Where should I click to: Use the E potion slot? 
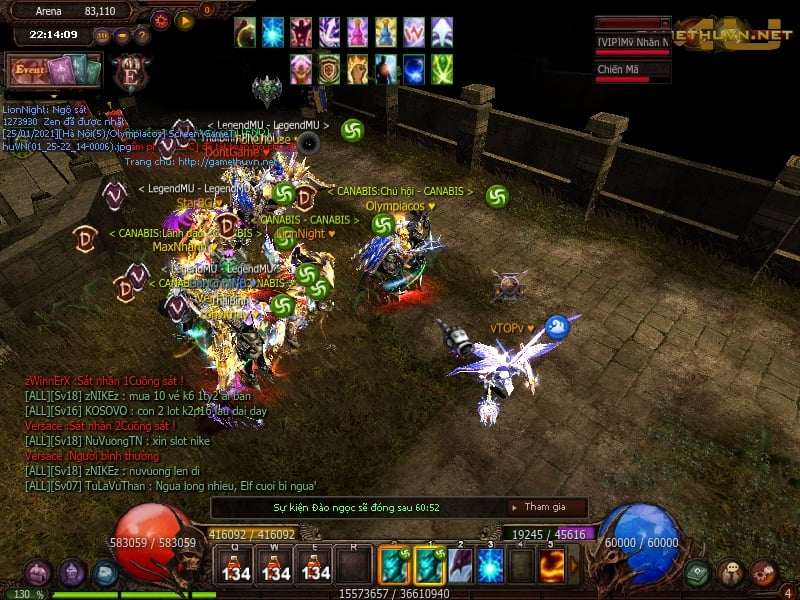[x=316, y=567]
